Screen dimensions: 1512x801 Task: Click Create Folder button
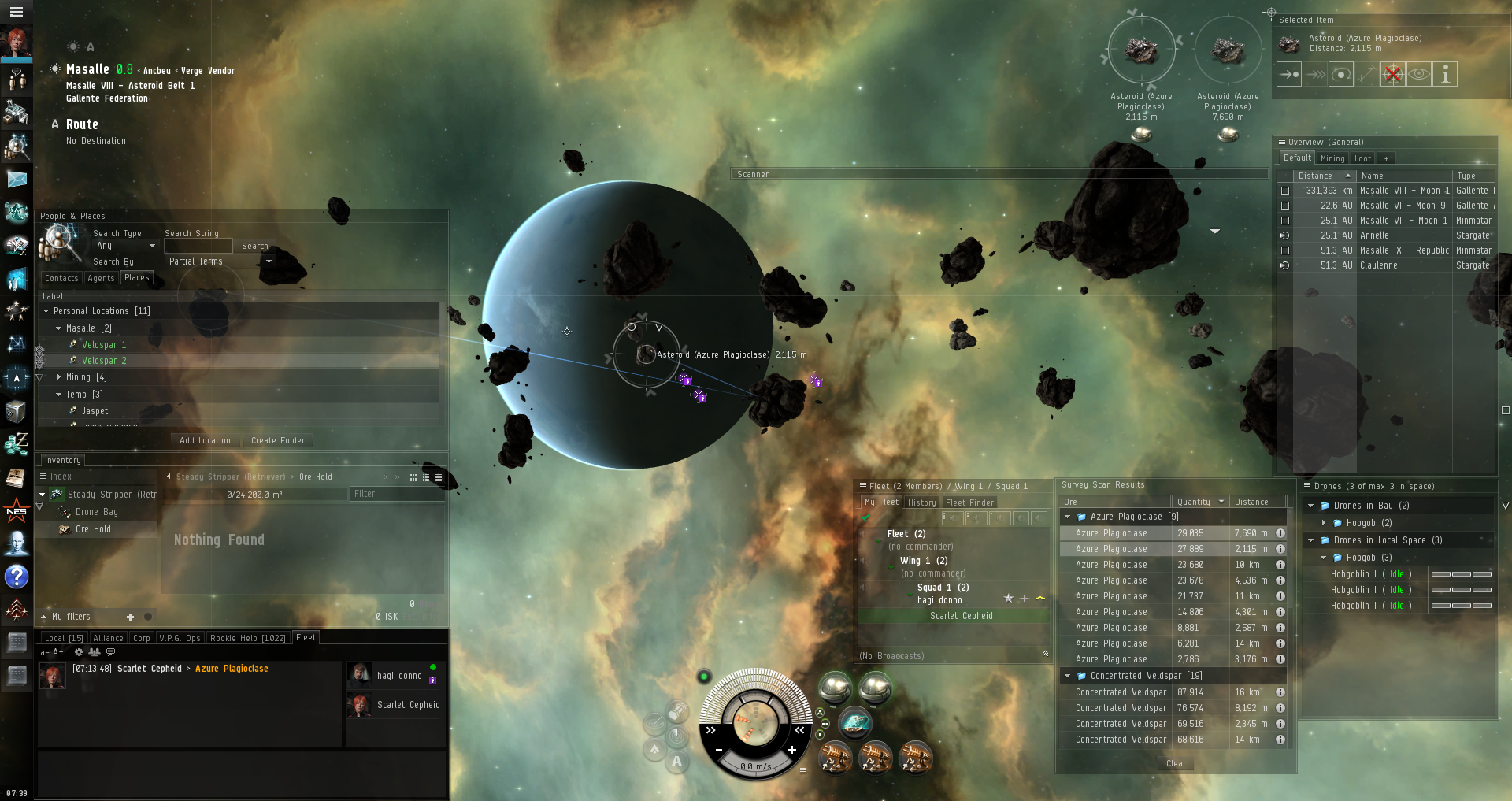(278, 440)
